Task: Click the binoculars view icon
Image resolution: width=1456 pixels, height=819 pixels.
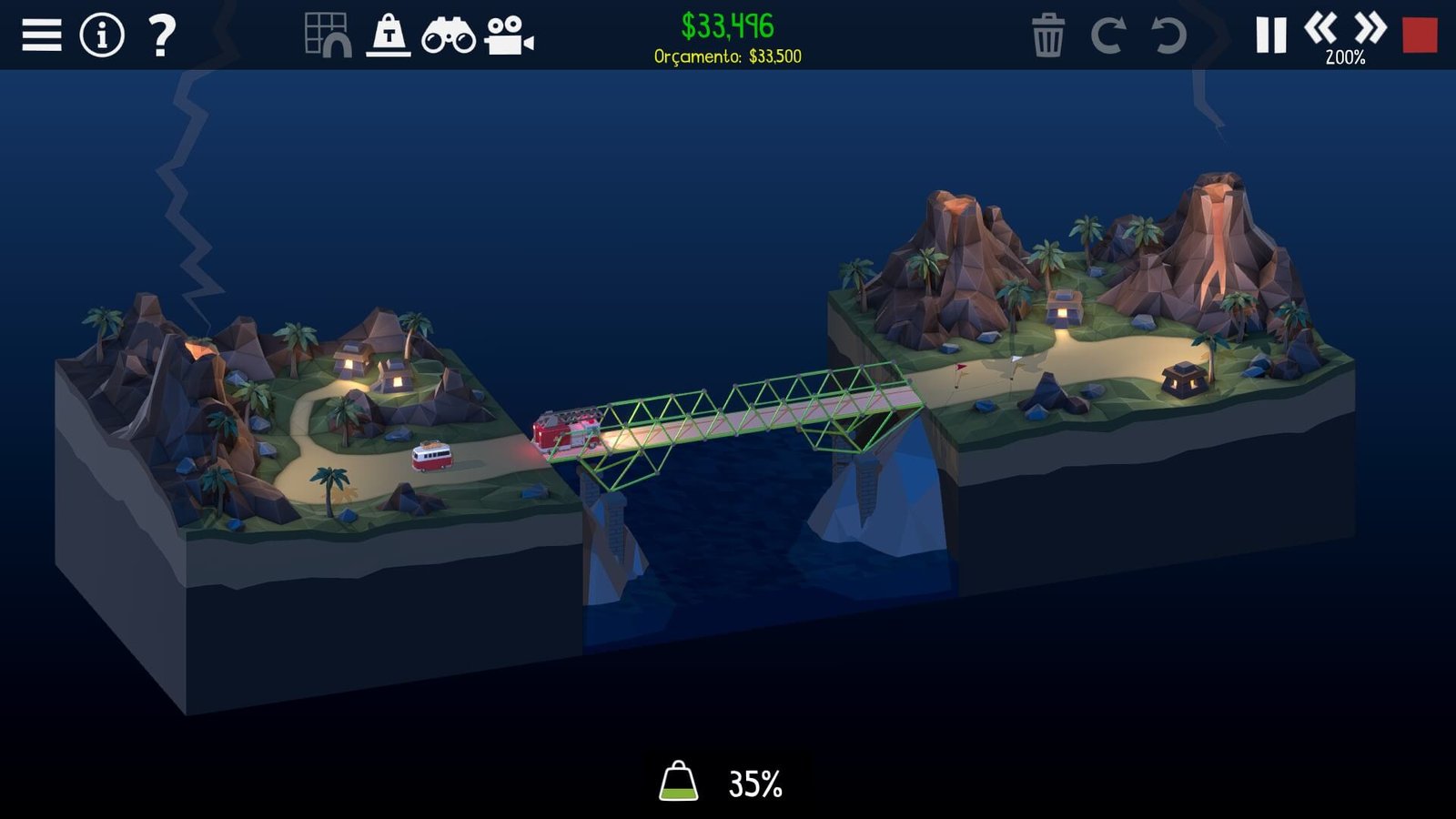Action: point(448,36)
